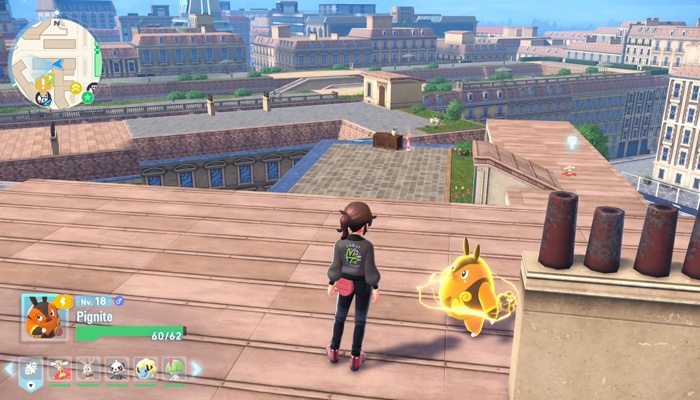Click the left party arrow
Image resolution: width=700 pixels, height=400 pixels.
click(10, 369)
